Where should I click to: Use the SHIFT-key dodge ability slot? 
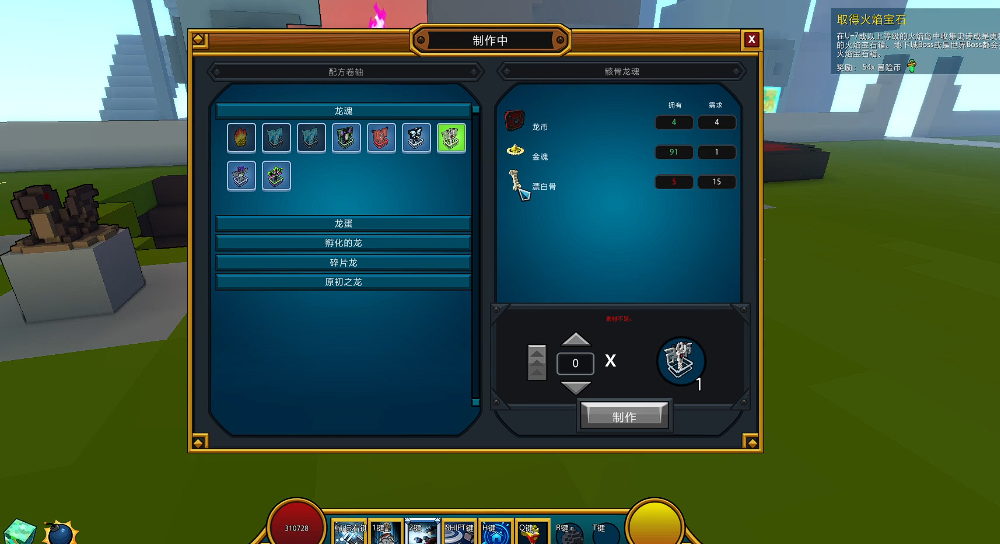pos(459,533)
